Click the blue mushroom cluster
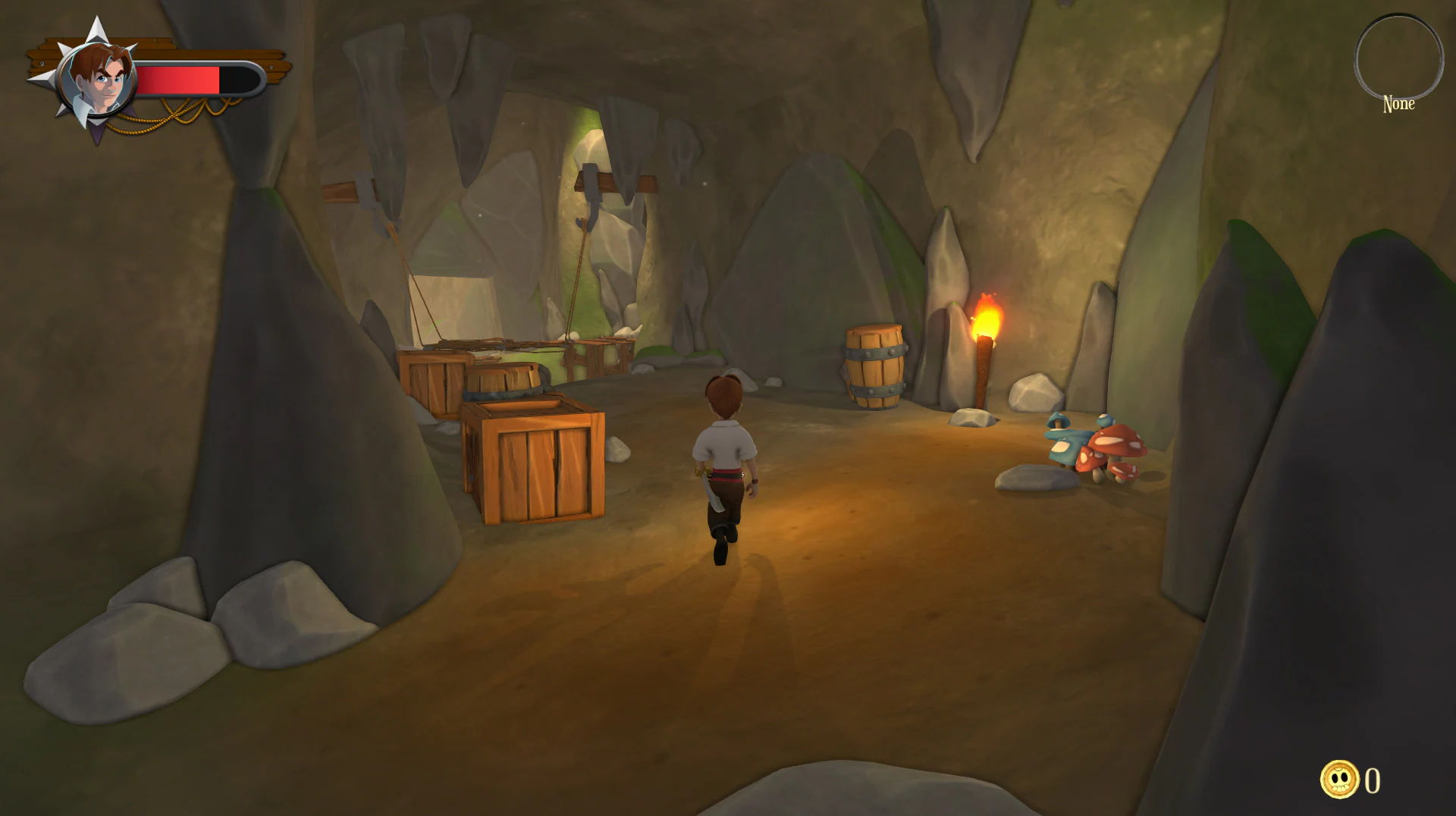1456x816 pixels. (x=1065, y=444)
